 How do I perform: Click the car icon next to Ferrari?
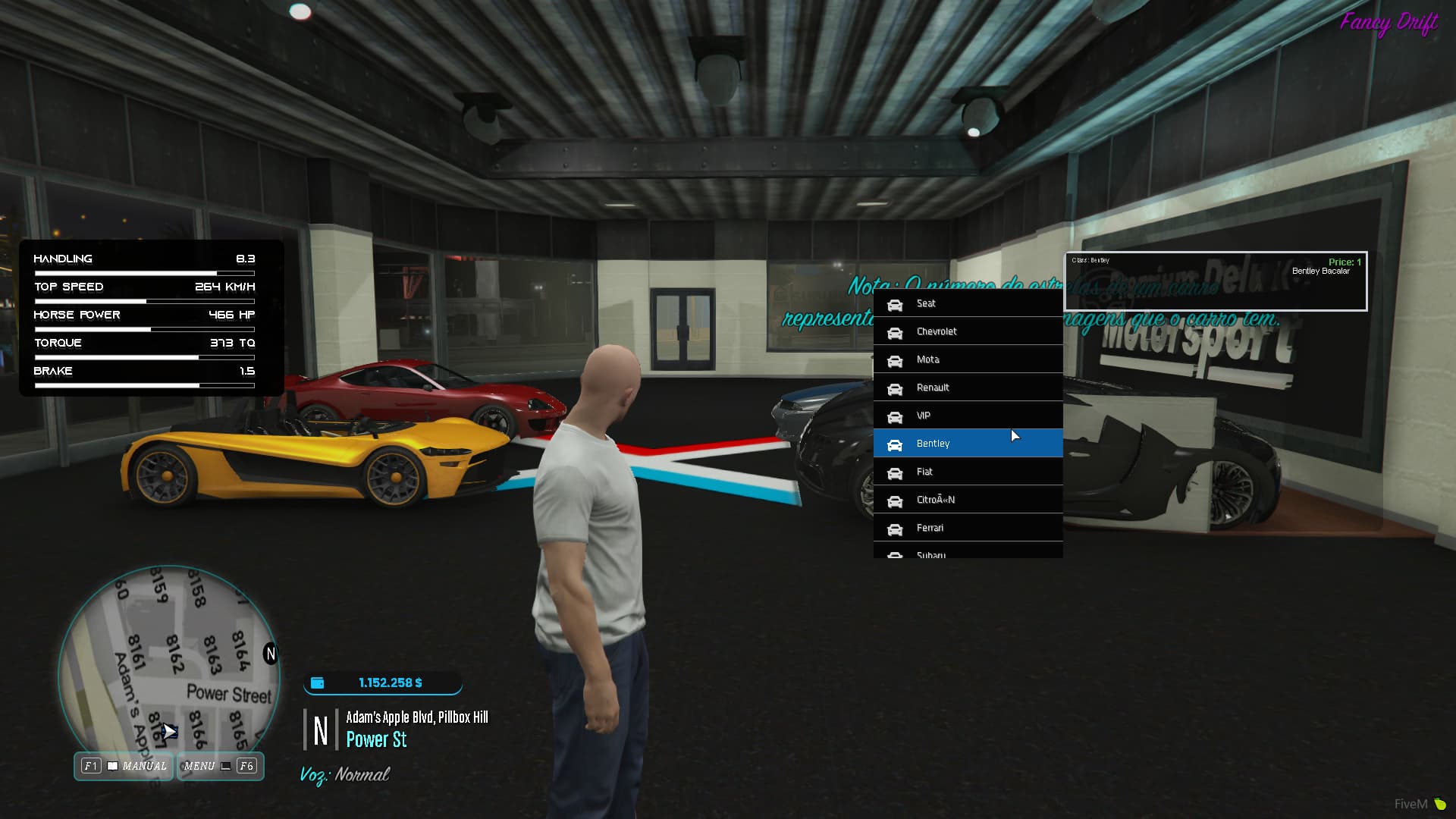(896, 528)
